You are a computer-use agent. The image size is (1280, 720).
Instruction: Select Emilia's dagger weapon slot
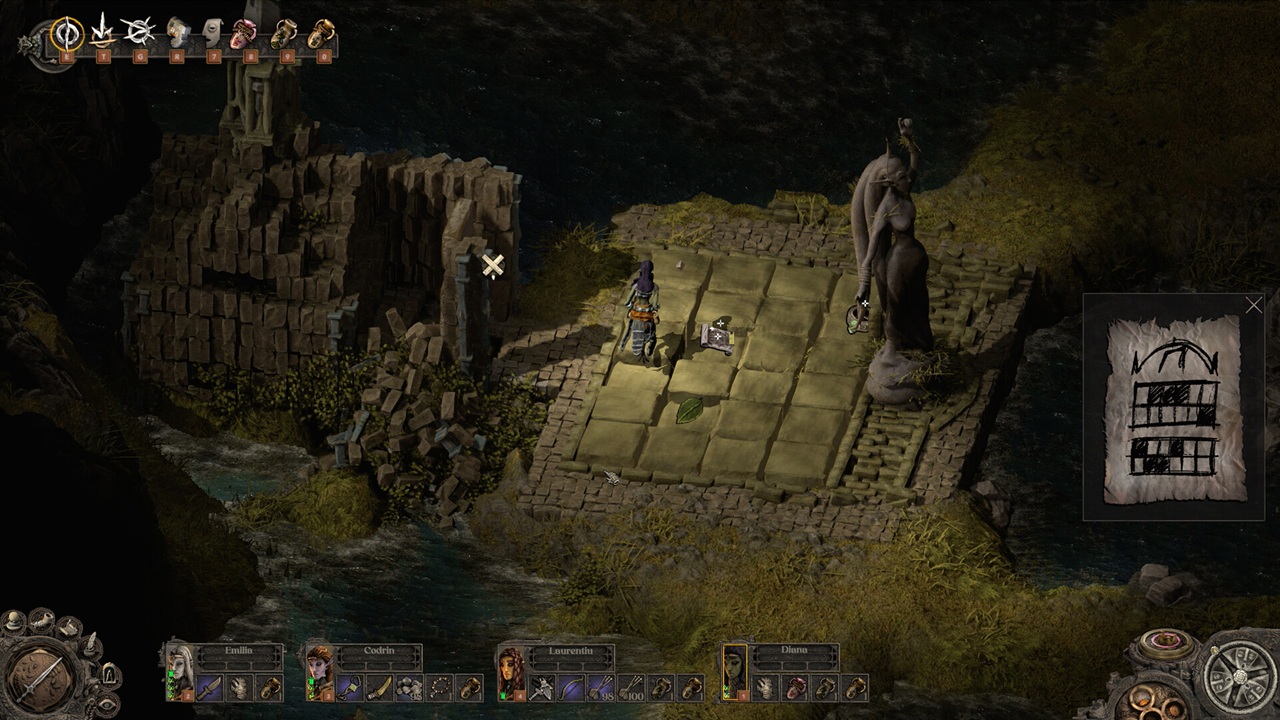coord(210,688)
